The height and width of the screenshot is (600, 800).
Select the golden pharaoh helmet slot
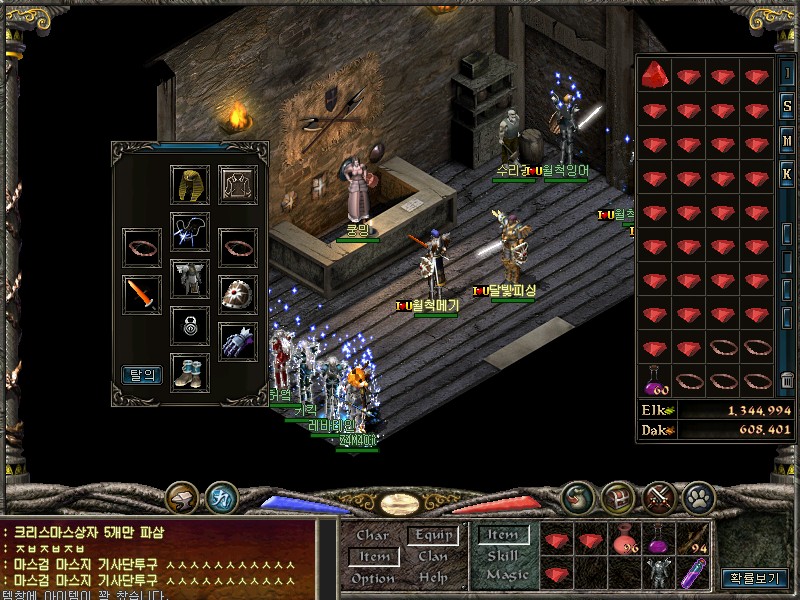click(190, 185)
